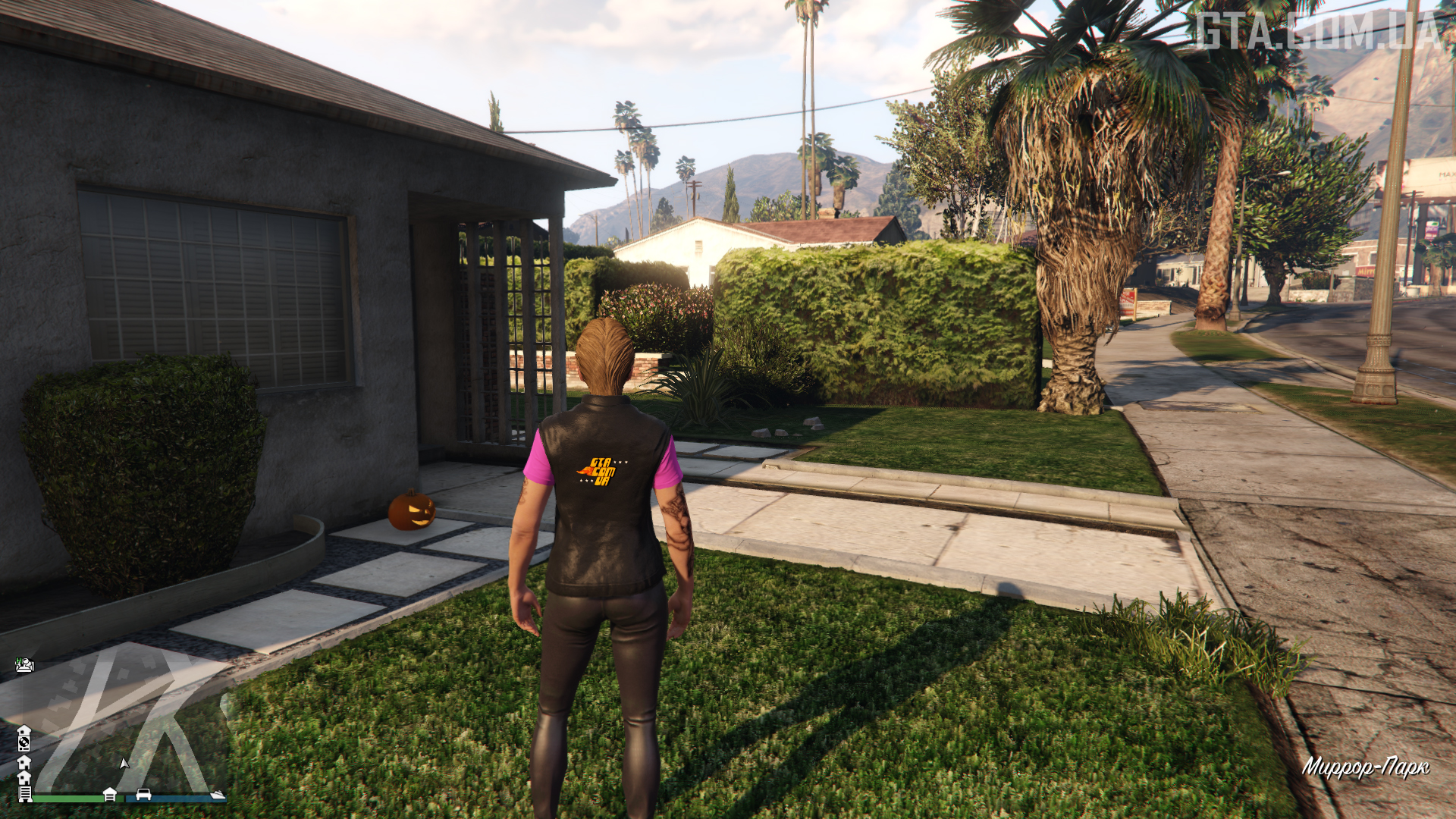The image size is (1456, 819).
Task: Click the player arrow on minimap
Action: 124,763
